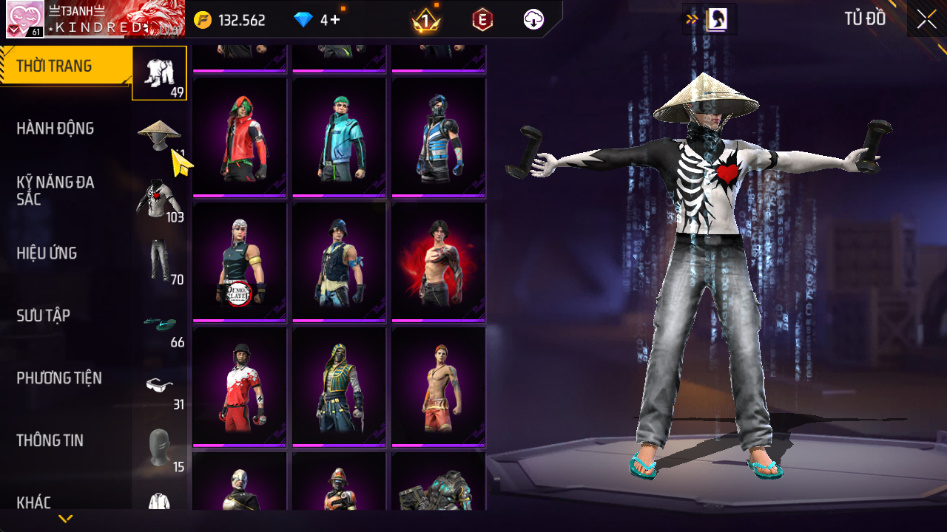Click the player profile banner
This screenshot has height=532, width=947.
tap(79, 19)
